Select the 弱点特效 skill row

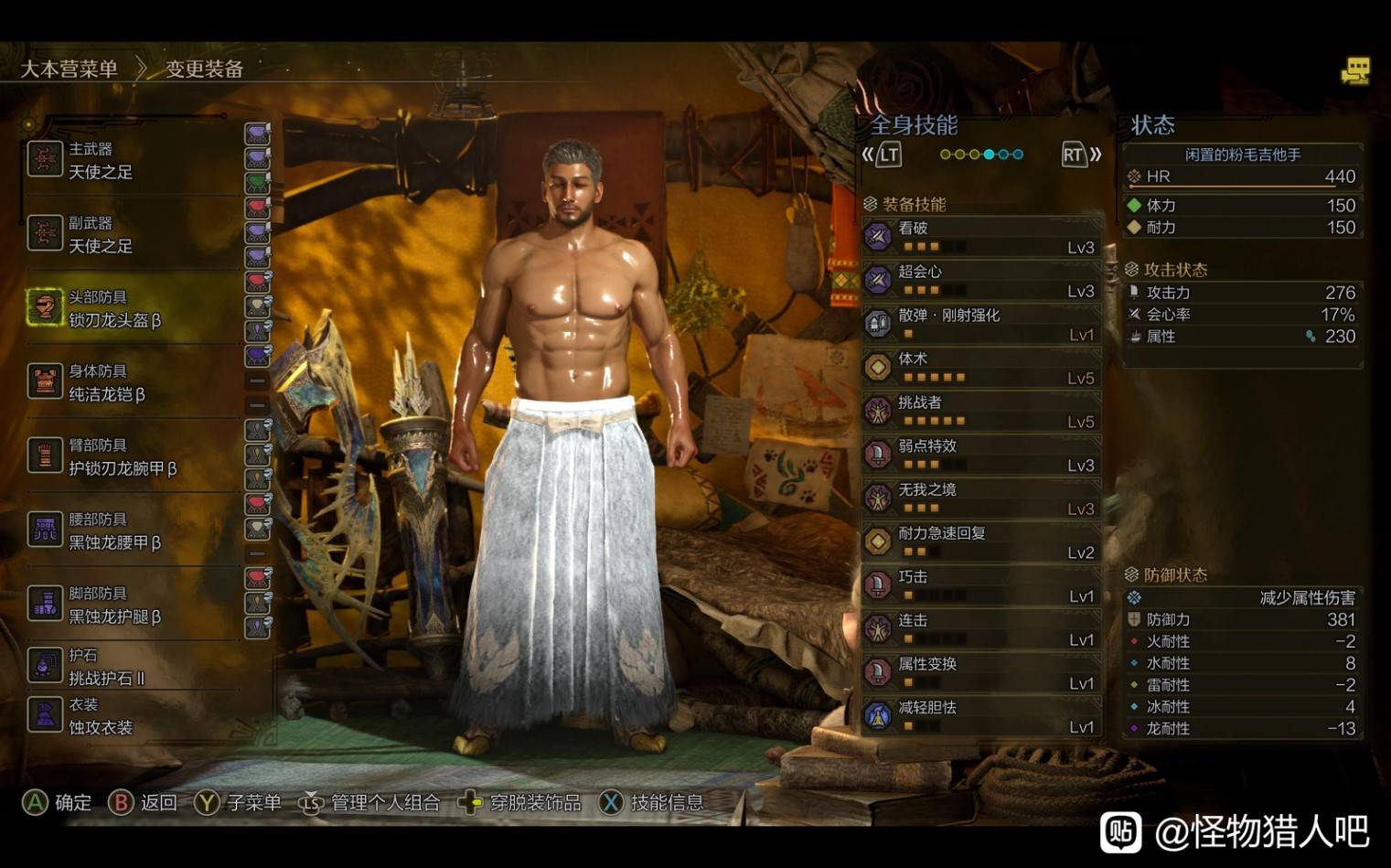point(980,455)
